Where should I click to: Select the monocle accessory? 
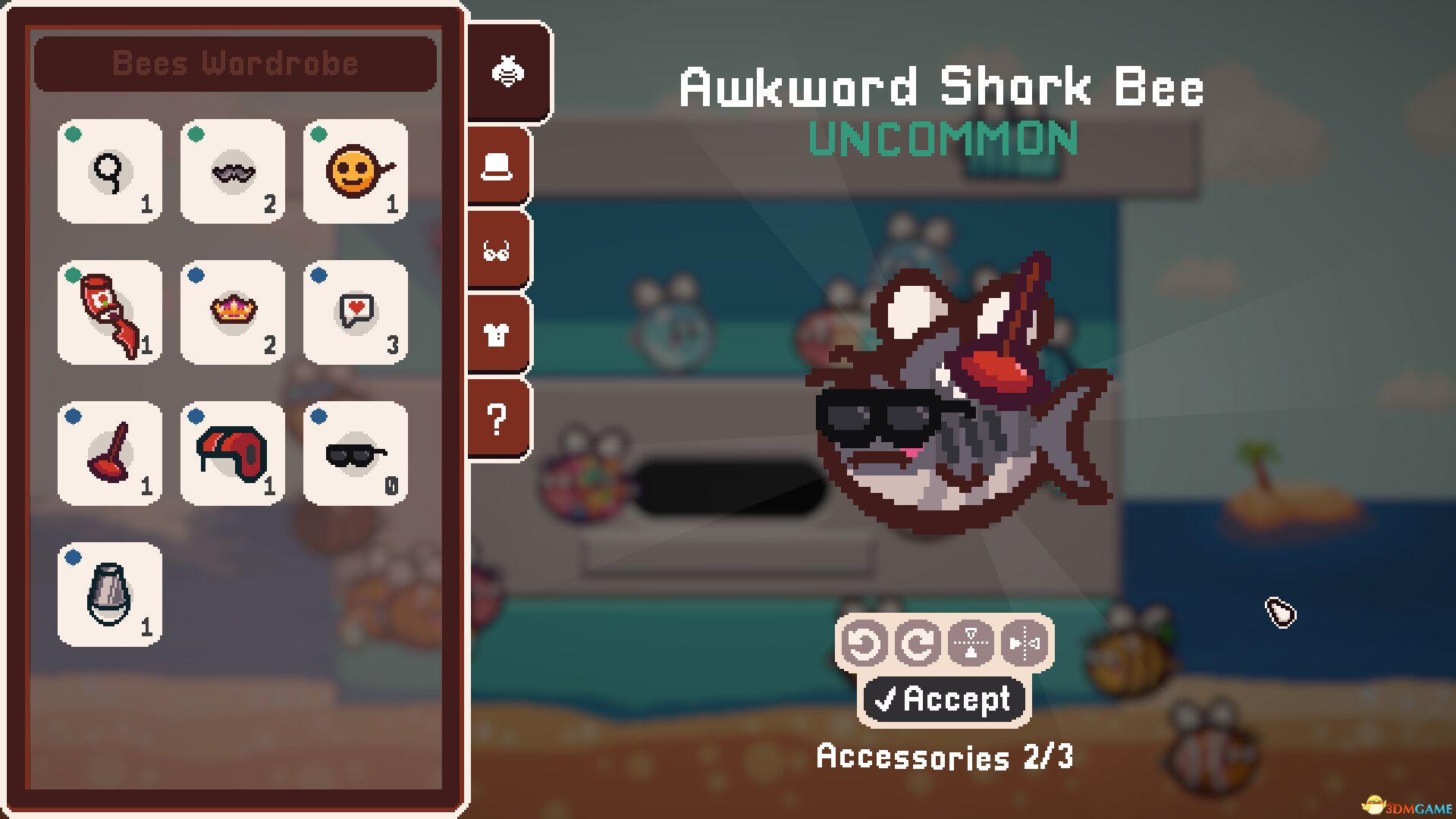pos(109,172)
